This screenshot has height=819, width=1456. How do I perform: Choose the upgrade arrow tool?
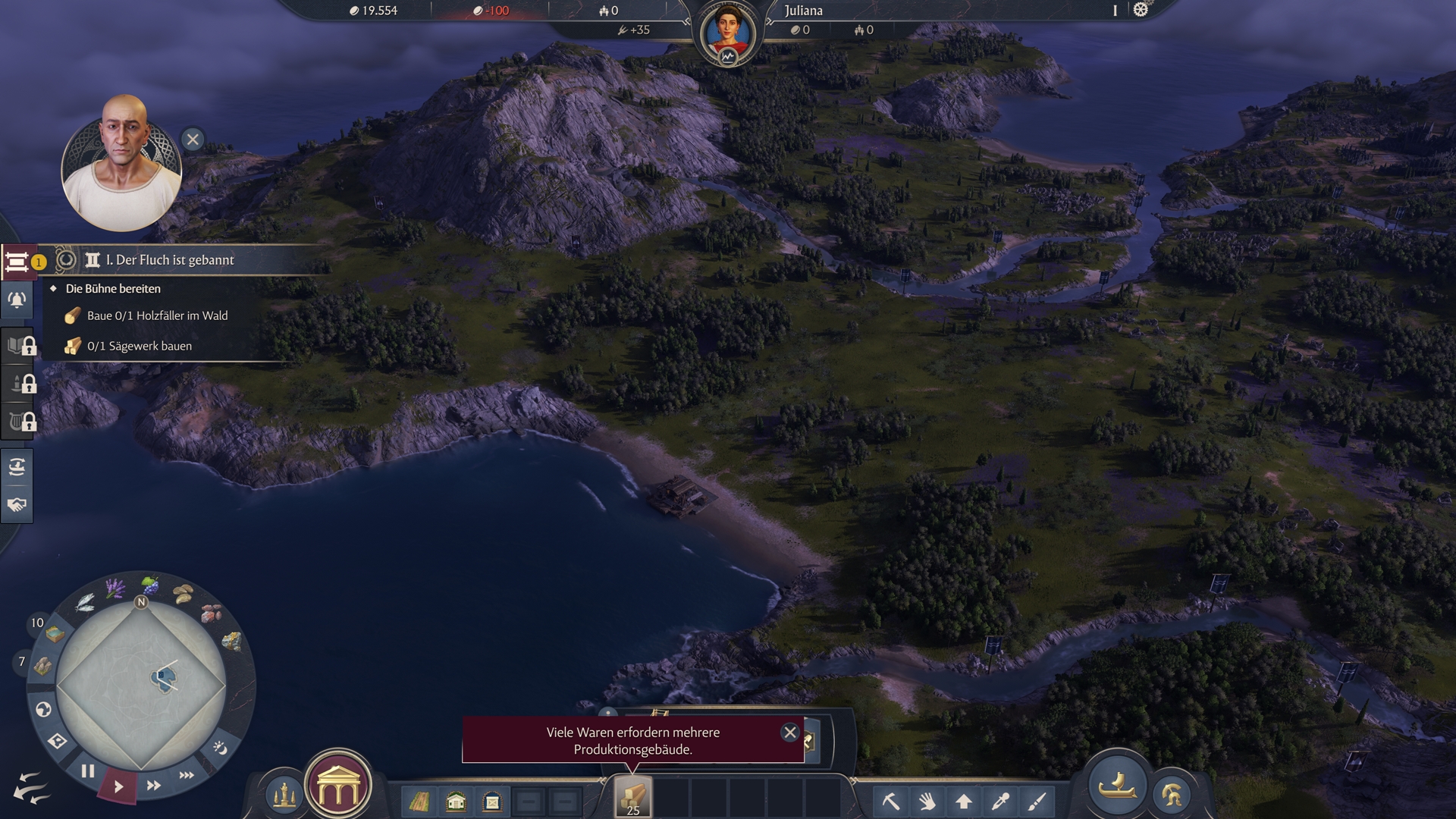coord(964,801)
